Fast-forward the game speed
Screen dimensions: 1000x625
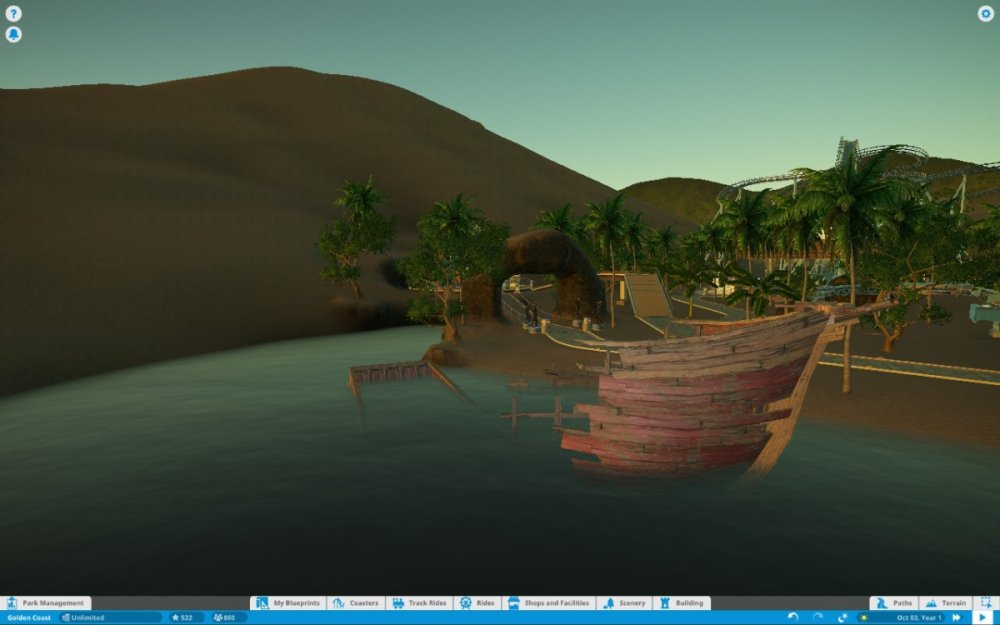[957, 618]
